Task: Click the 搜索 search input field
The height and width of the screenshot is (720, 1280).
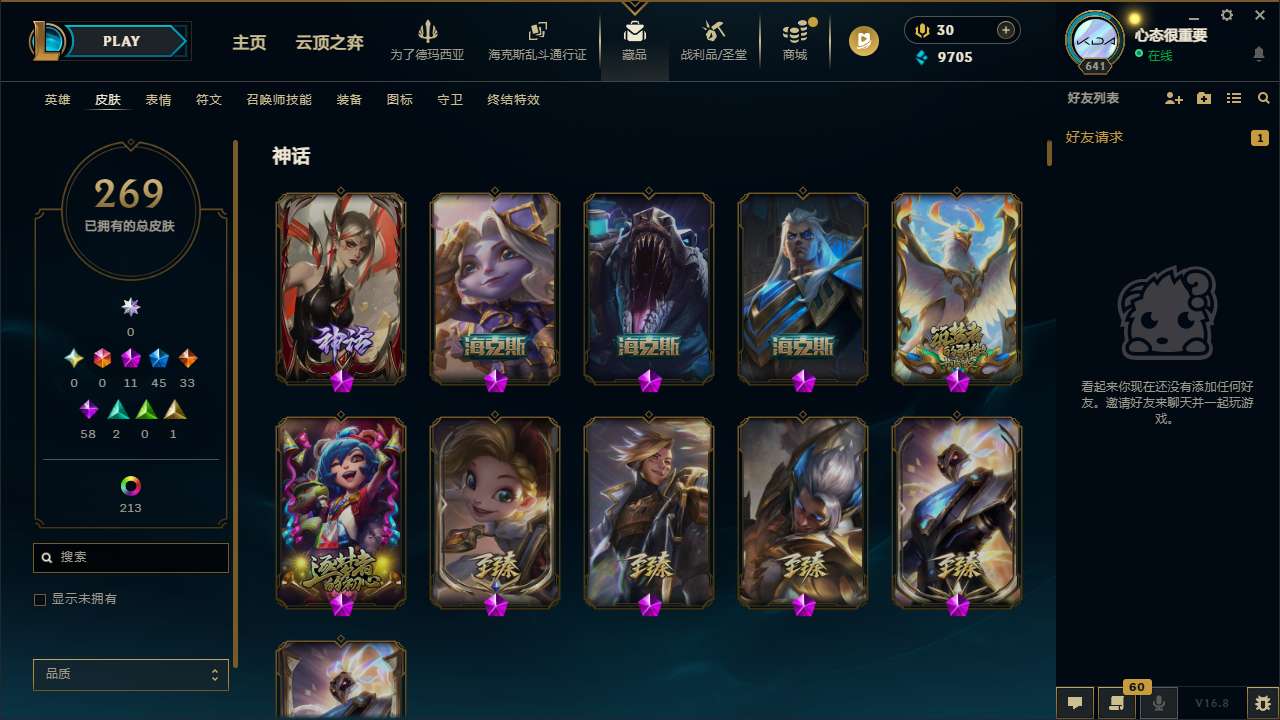Action: [x=130, y=557]
